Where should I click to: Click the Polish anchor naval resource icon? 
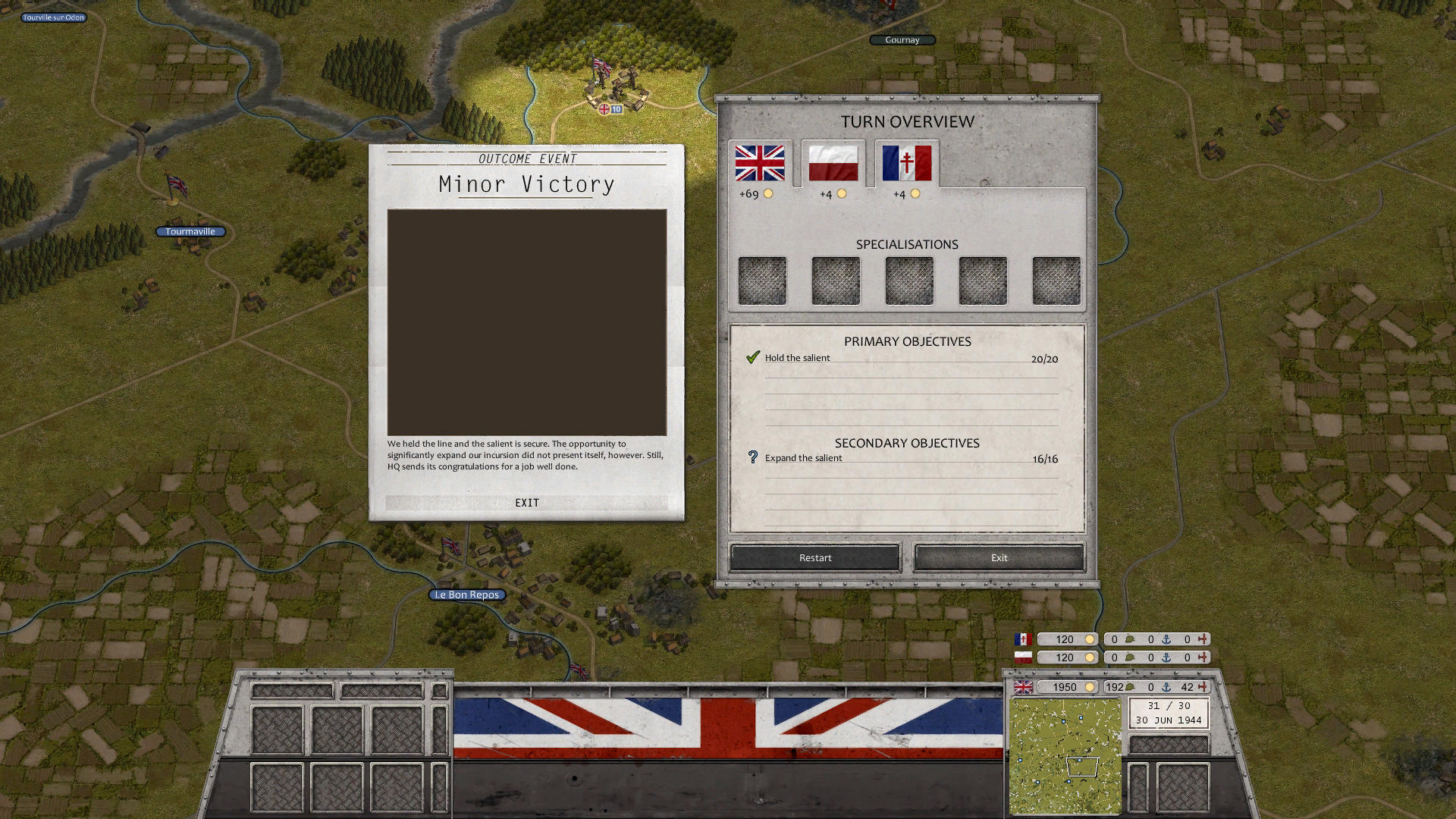point(1166,657)
